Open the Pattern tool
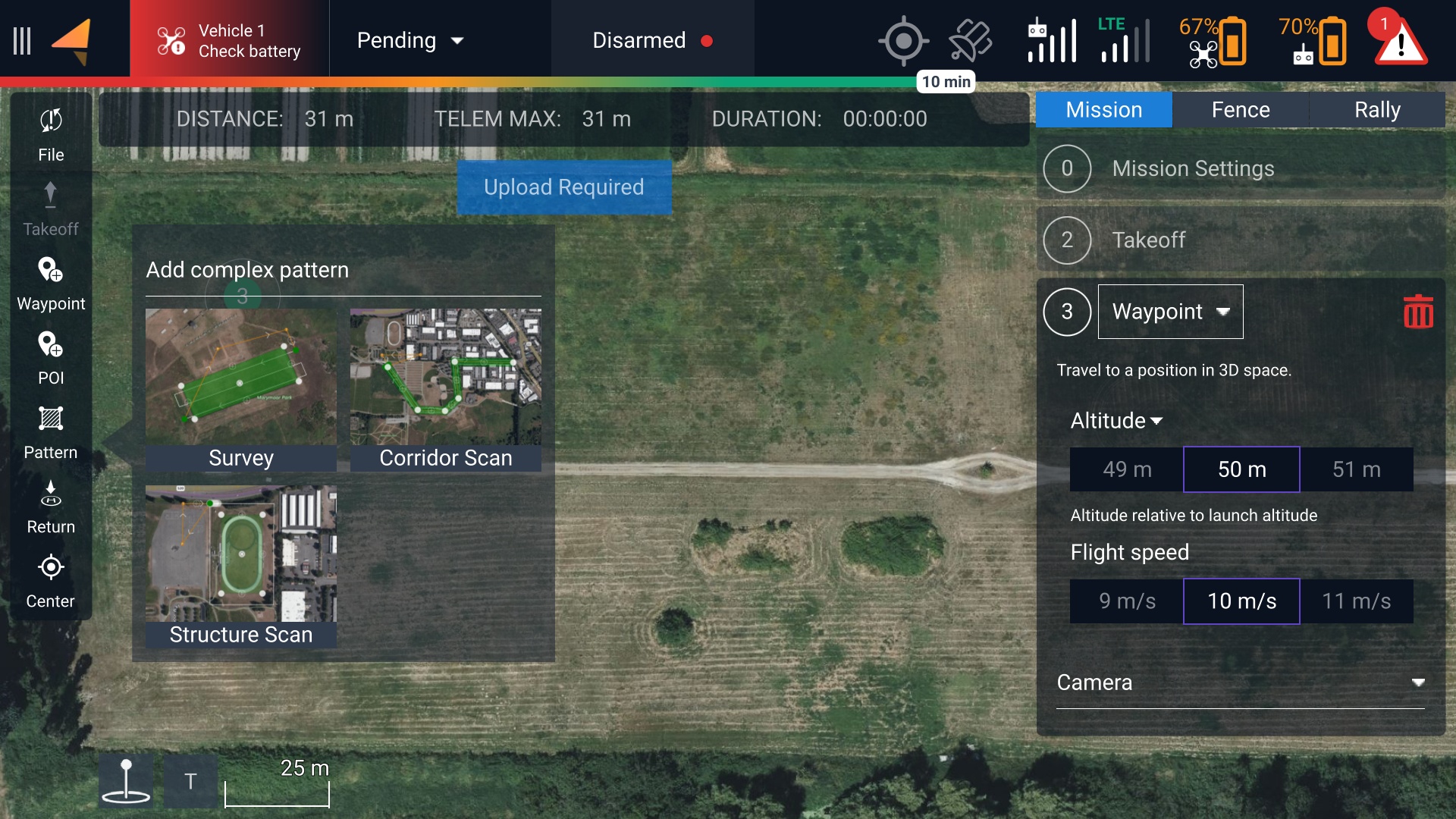The height and width of the screenshot is (819, 1456). (51, 431)
